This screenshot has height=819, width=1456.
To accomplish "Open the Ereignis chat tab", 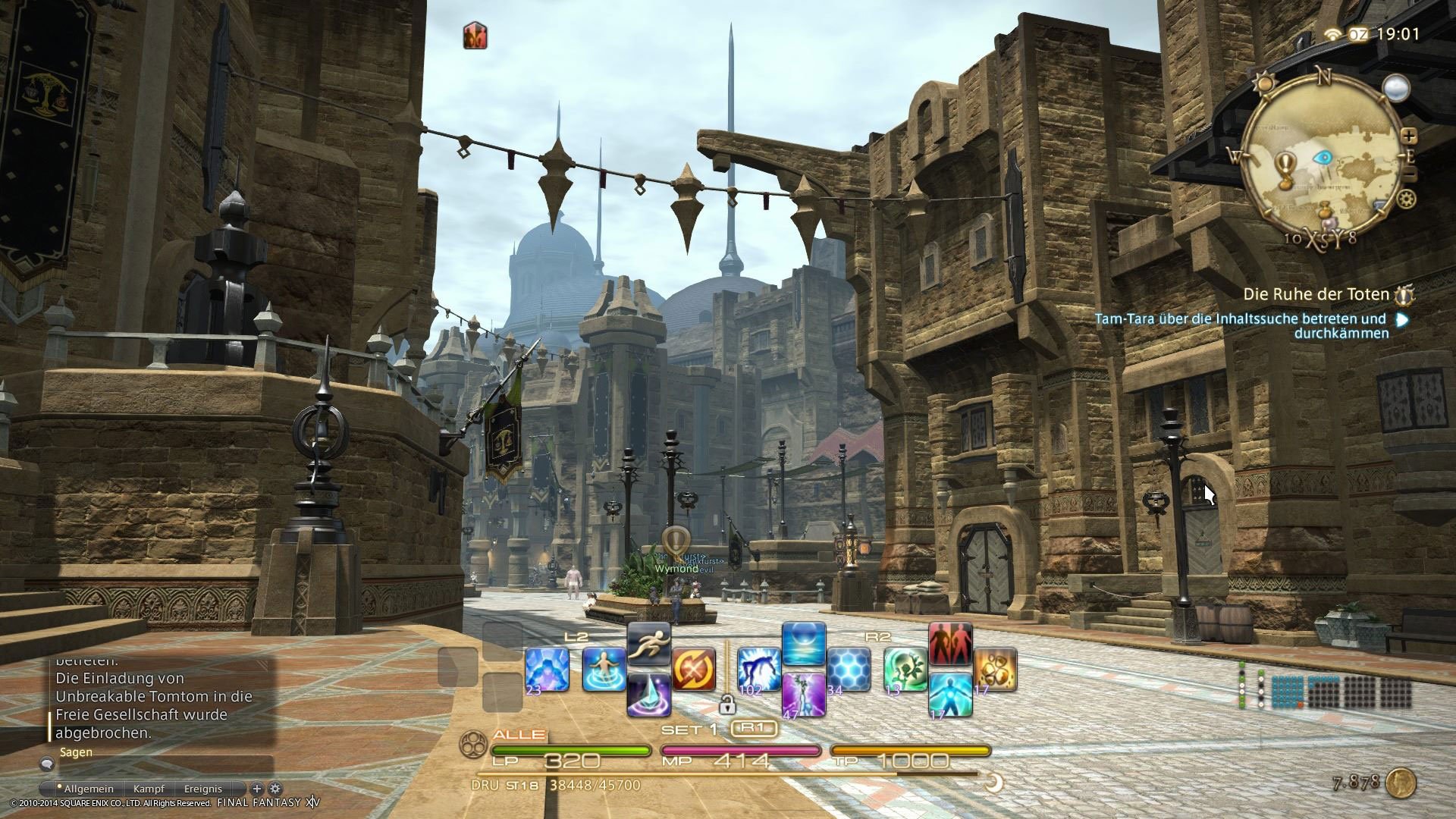I will (202, 789).
